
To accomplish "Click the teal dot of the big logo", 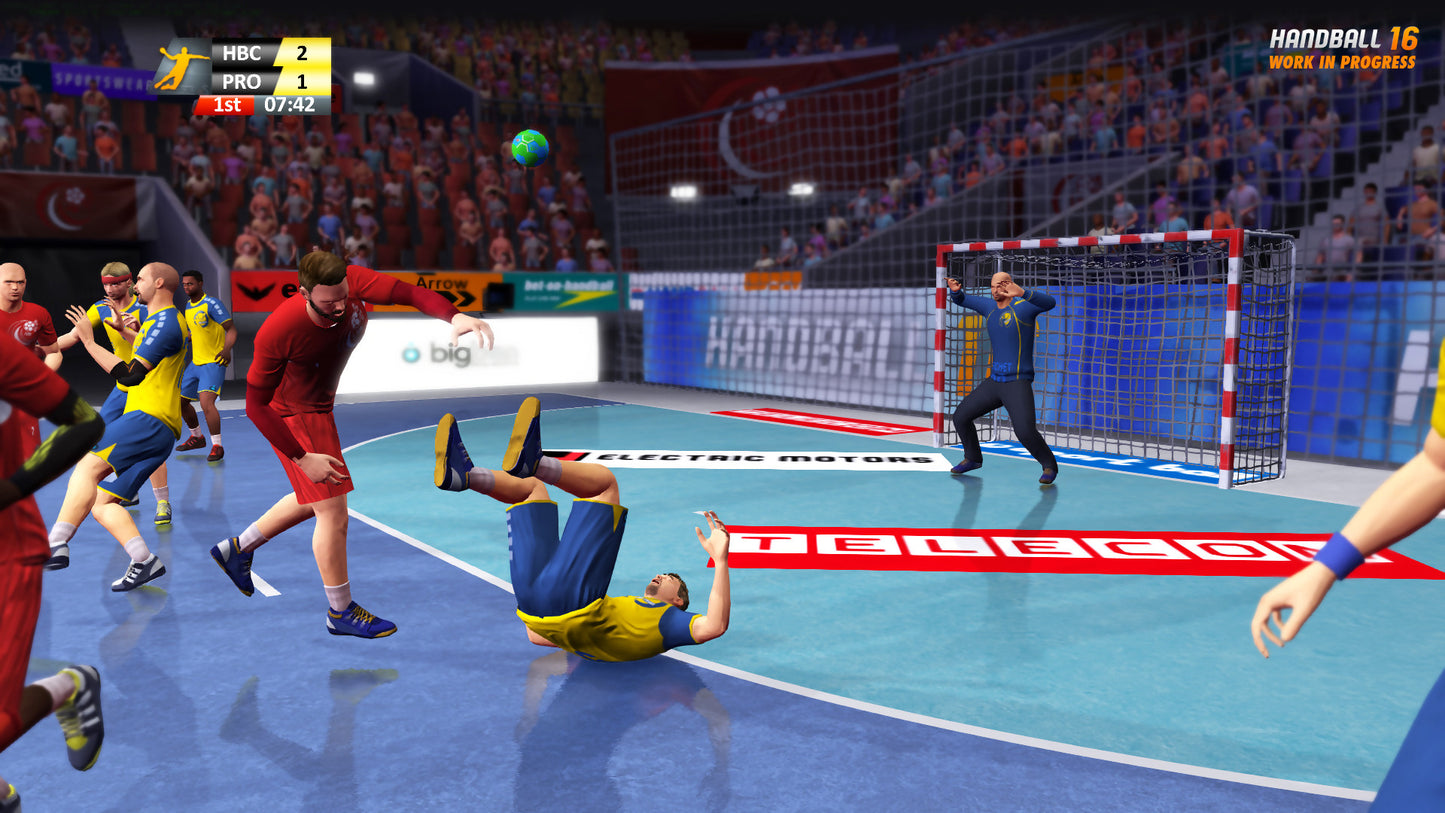I will [412, 355].
